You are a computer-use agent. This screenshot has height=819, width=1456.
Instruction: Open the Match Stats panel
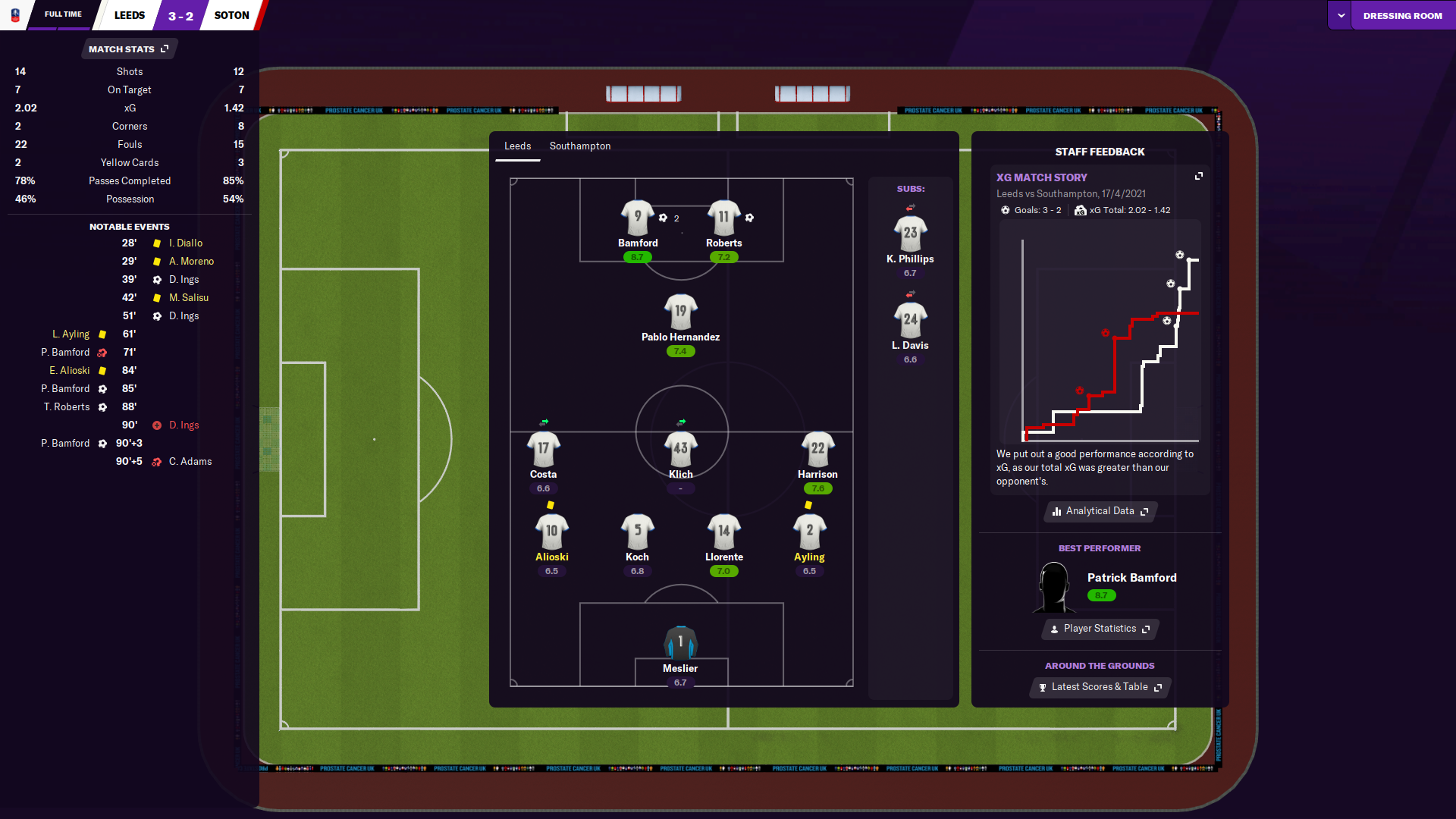coord(128,49)
